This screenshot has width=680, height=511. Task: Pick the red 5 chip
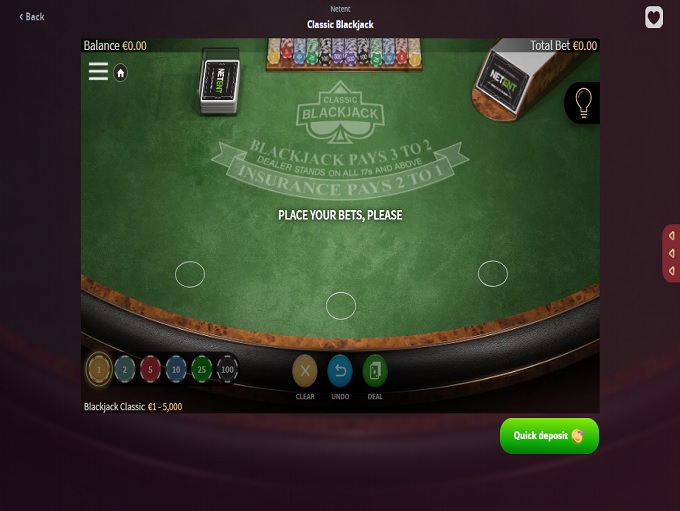pyautogui.click(x=150, y=370)
